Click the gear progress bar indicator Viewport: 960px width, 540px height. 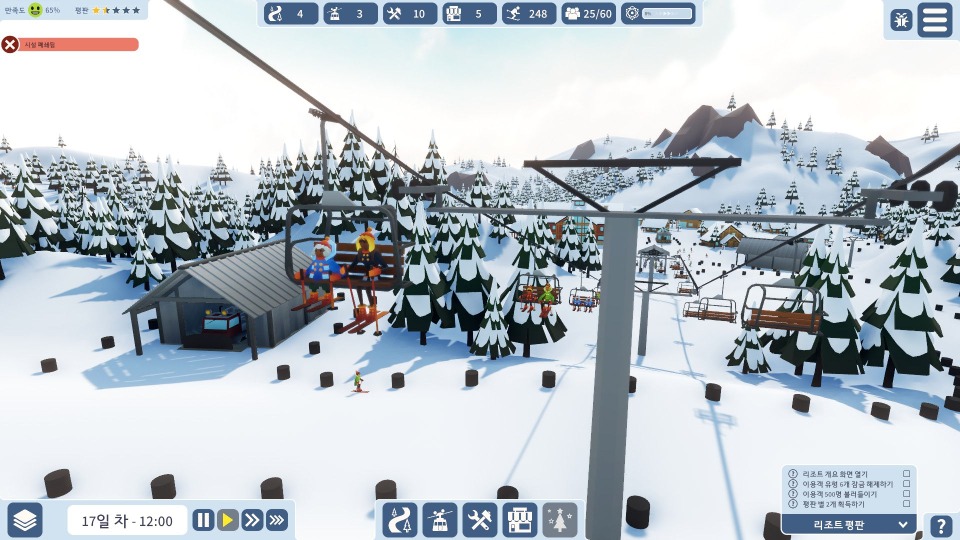[659, 14]
